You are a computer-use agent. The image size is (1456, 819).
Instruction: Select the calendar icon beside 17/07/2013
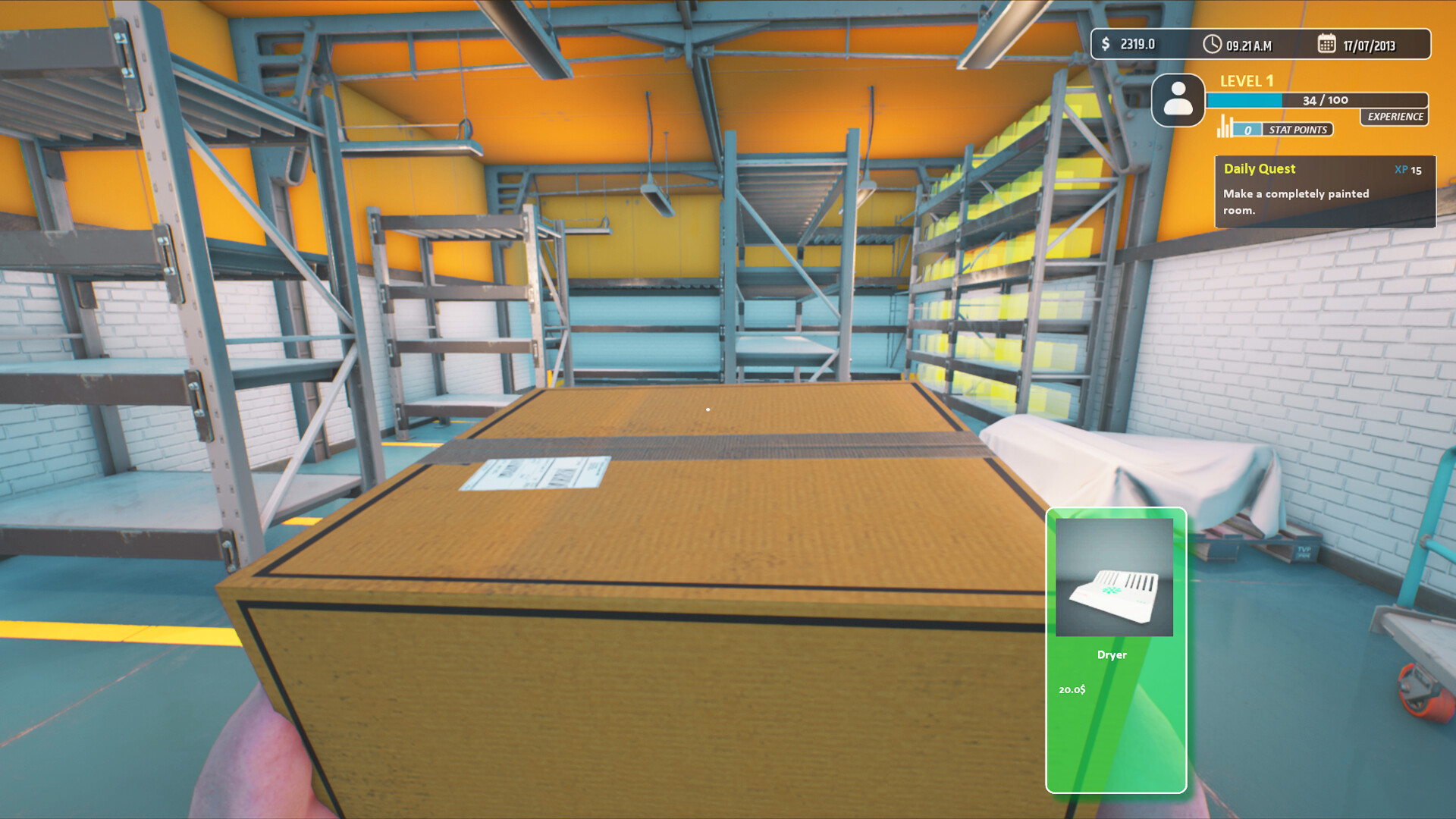coord(1326,44)
